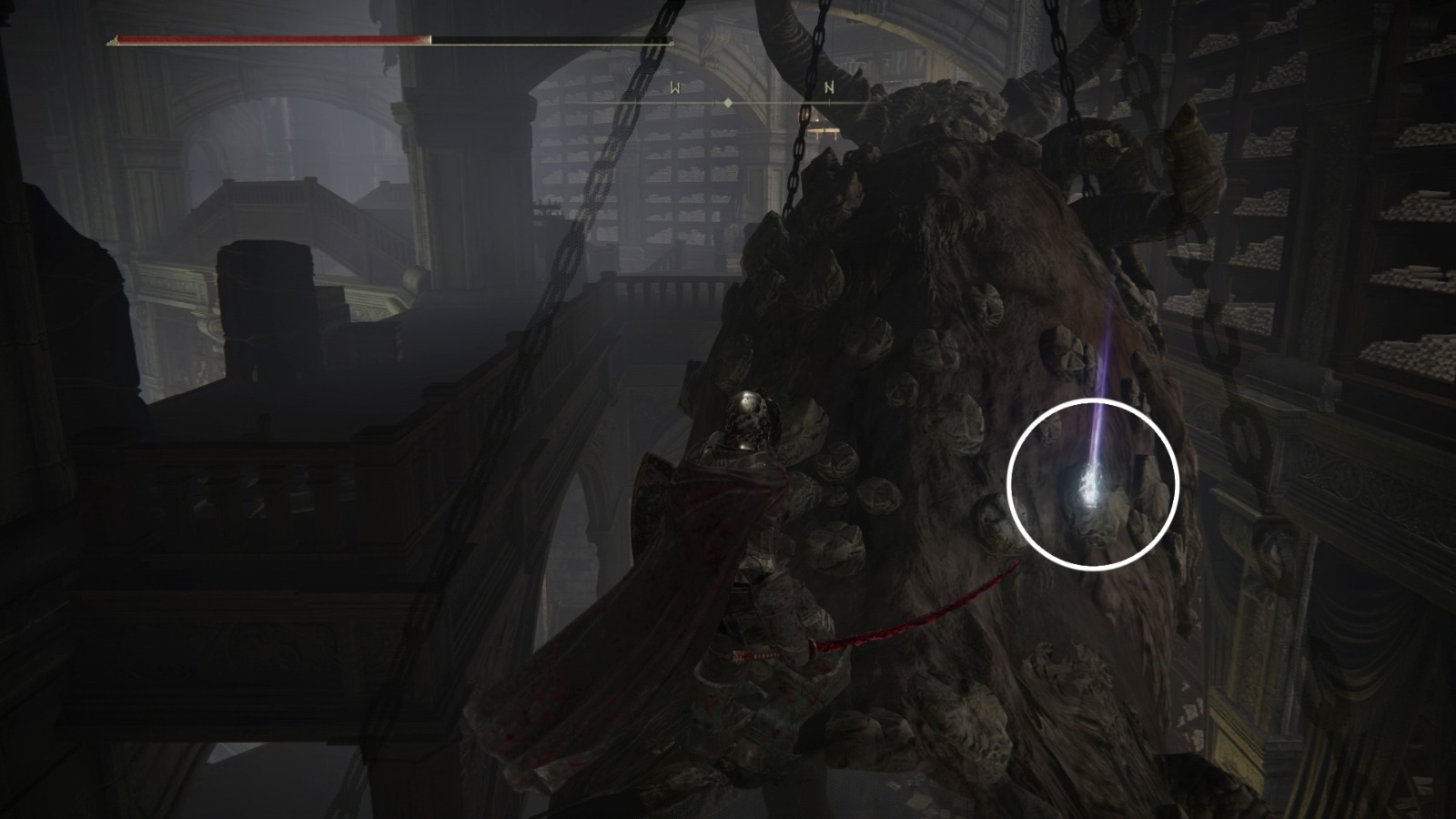Click the N compass direction marker
1456x819 pixels.
point(829,87)
